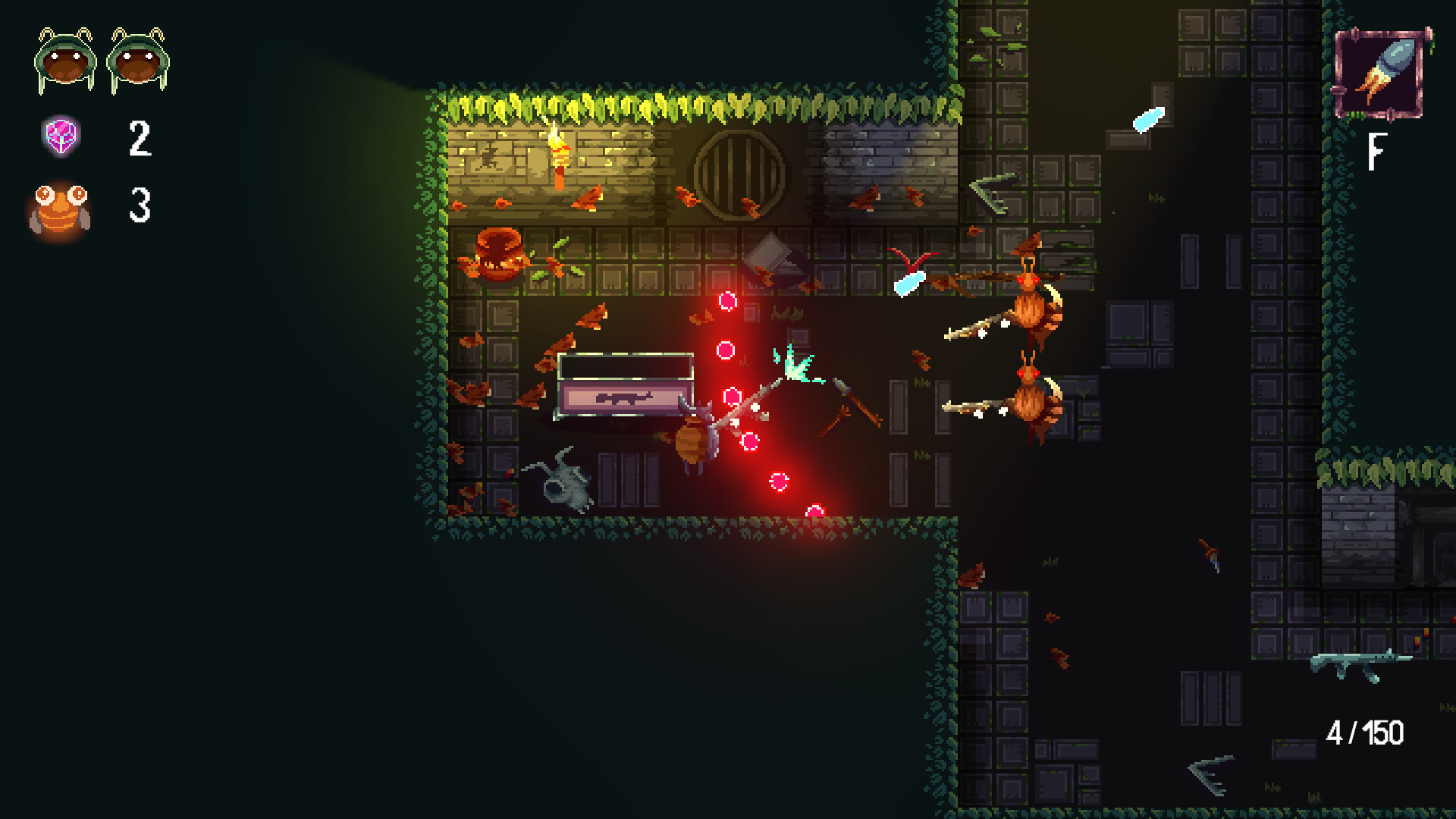Click the pink crystal counter icon

coord(61,138)
